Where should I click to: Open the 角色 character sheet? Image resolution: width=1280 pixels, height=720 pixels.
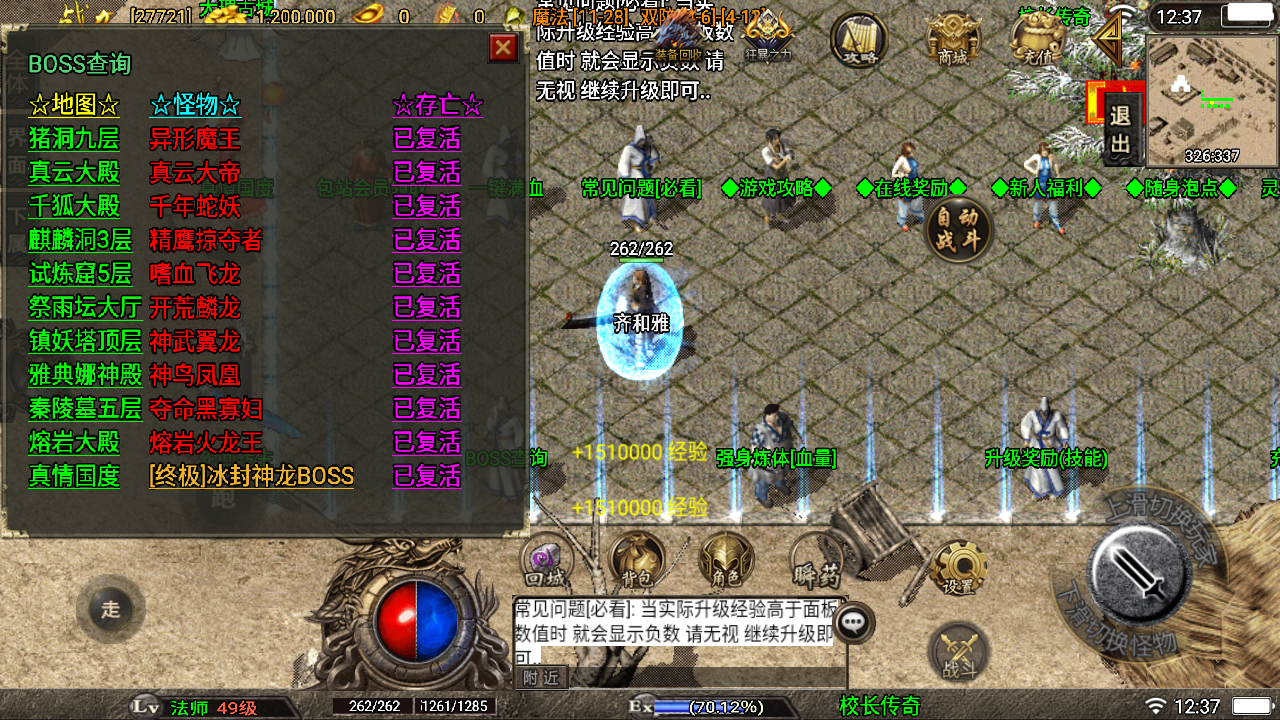tap(726, 560)
